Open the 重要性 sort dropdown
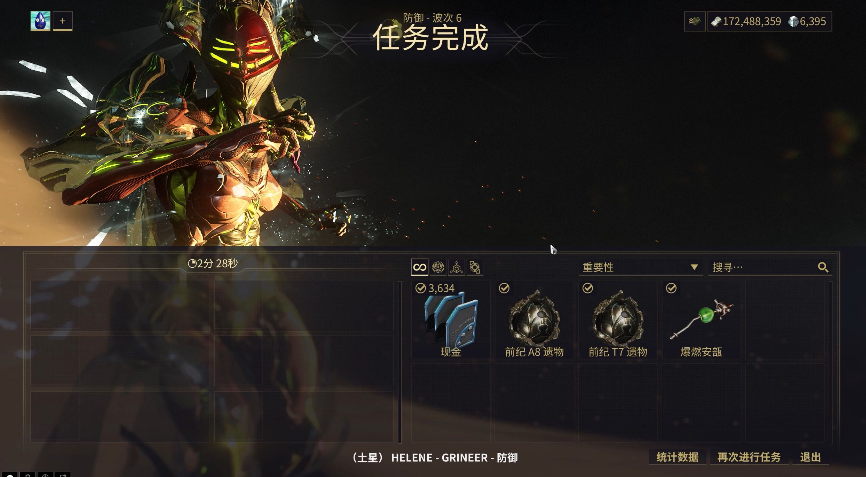The height and width of the screenshot is (477, 866). [x=640, y=267]
